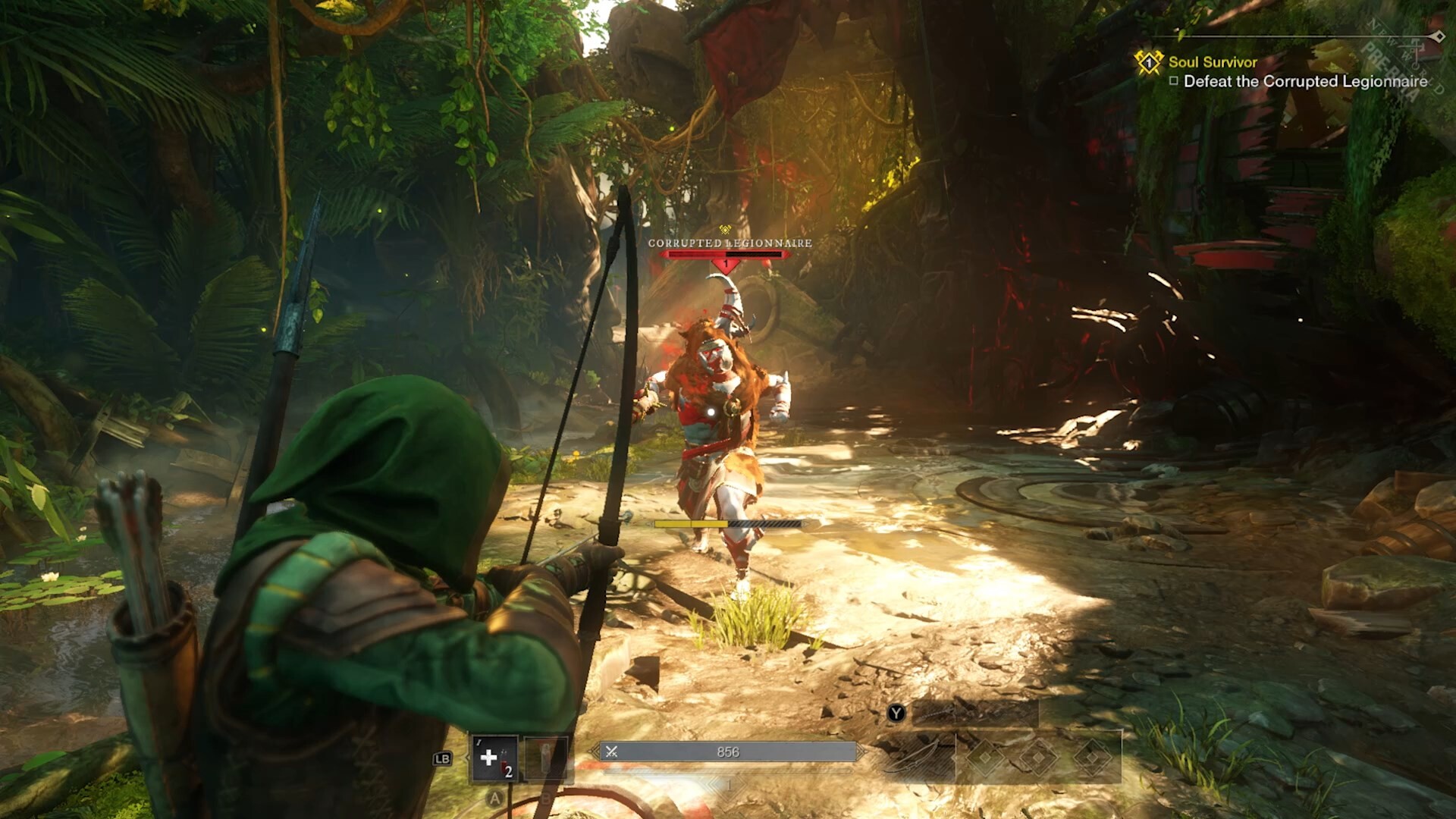This screenshot has height=819, width=1456.
Task: Click the middle diamond ability slot
Action: [1040, 757]
